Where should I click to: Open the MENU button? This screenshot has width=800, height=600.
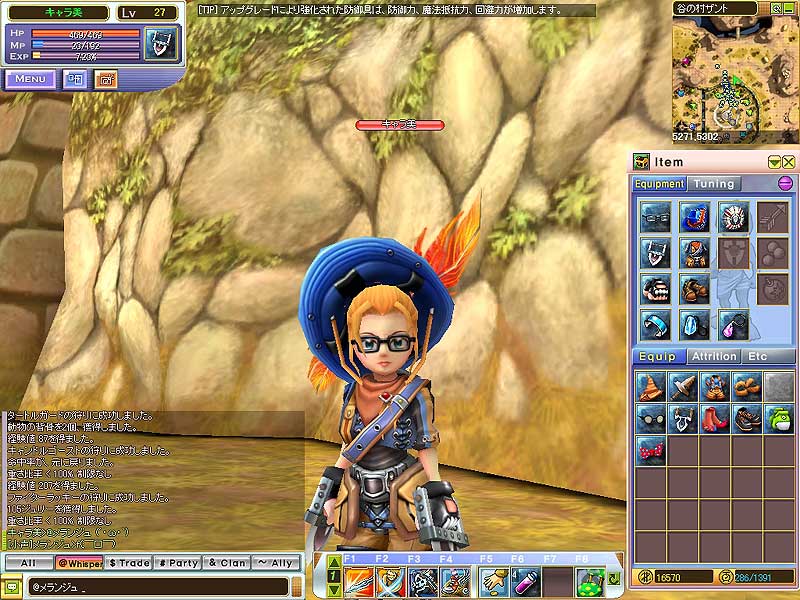30,79
